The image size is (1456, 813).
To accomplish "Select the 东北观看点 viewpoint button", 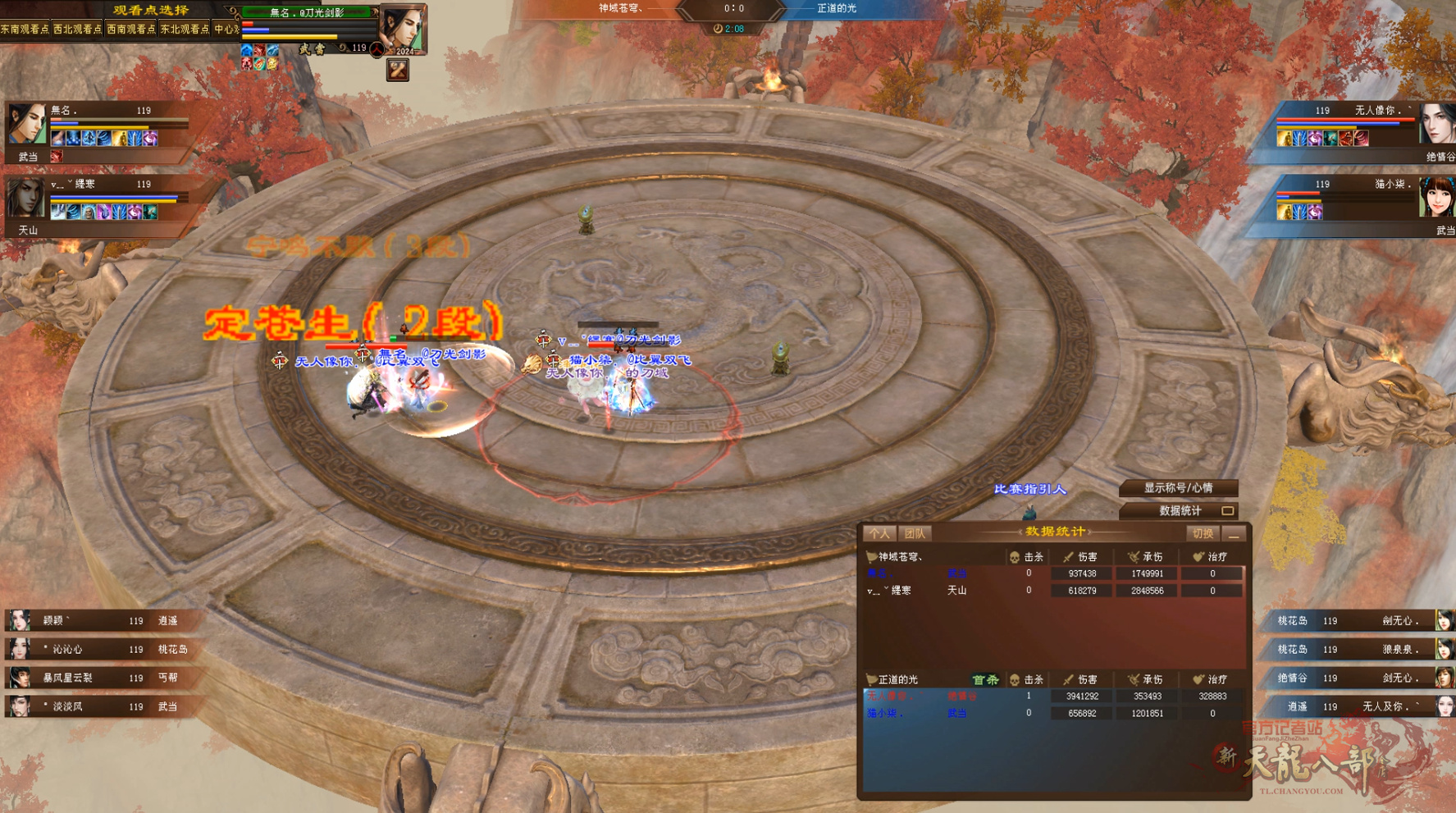I will (x=185, y=30).
